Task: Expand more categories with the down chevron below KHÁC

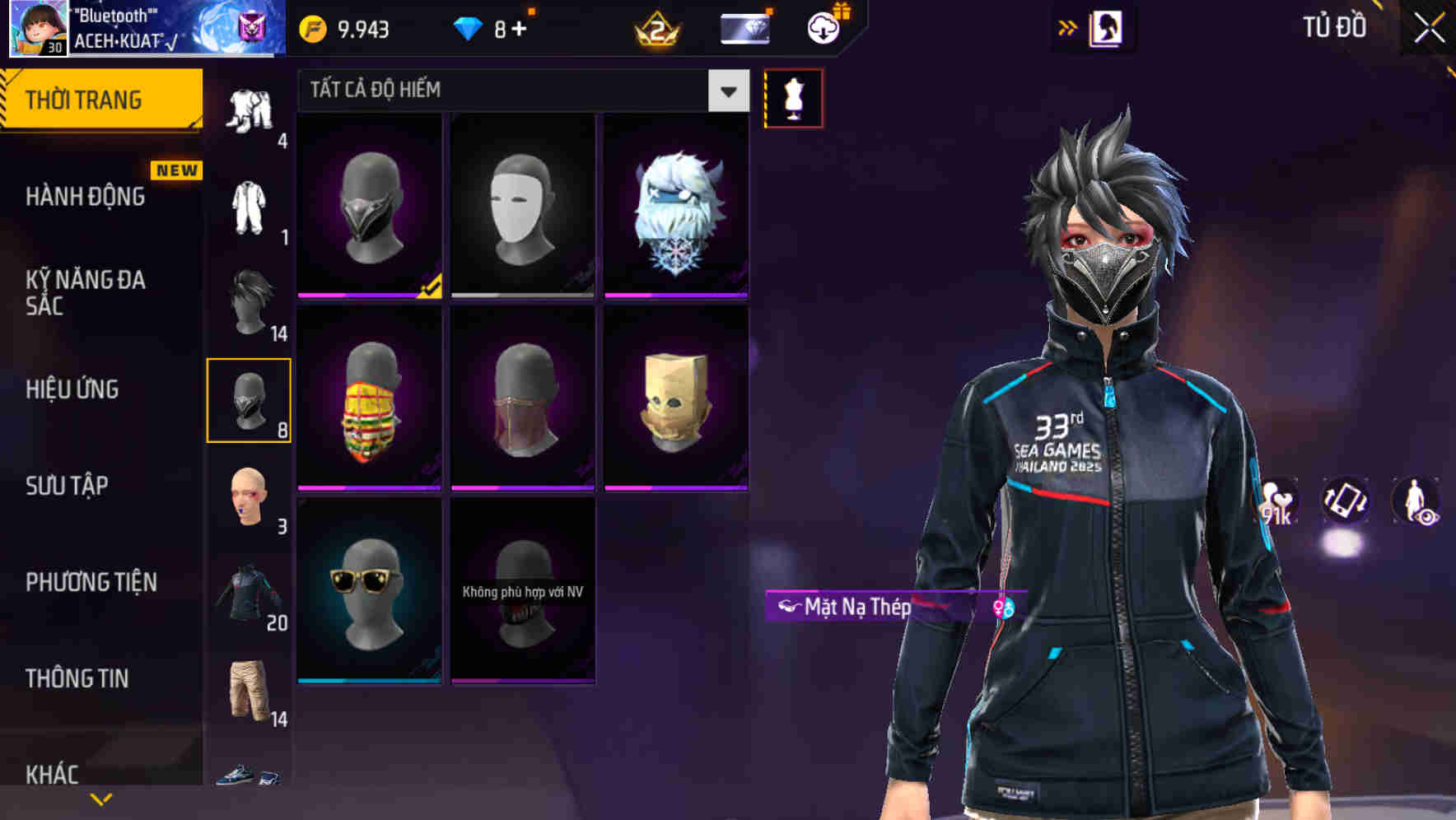Action: click(x=100, y=799)
